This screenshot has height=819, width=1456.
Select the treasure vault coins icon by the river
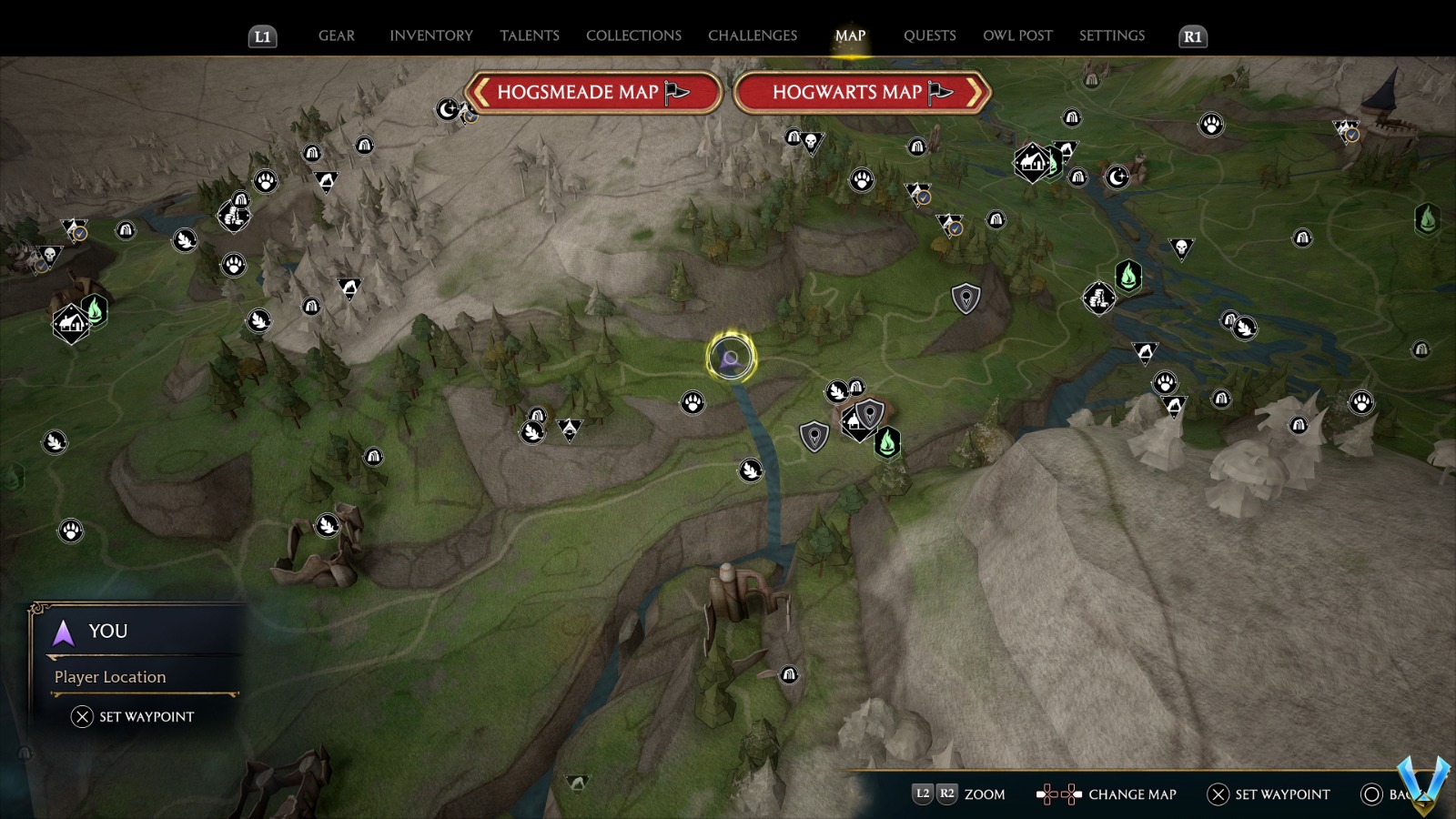[x=1099, y=299]
